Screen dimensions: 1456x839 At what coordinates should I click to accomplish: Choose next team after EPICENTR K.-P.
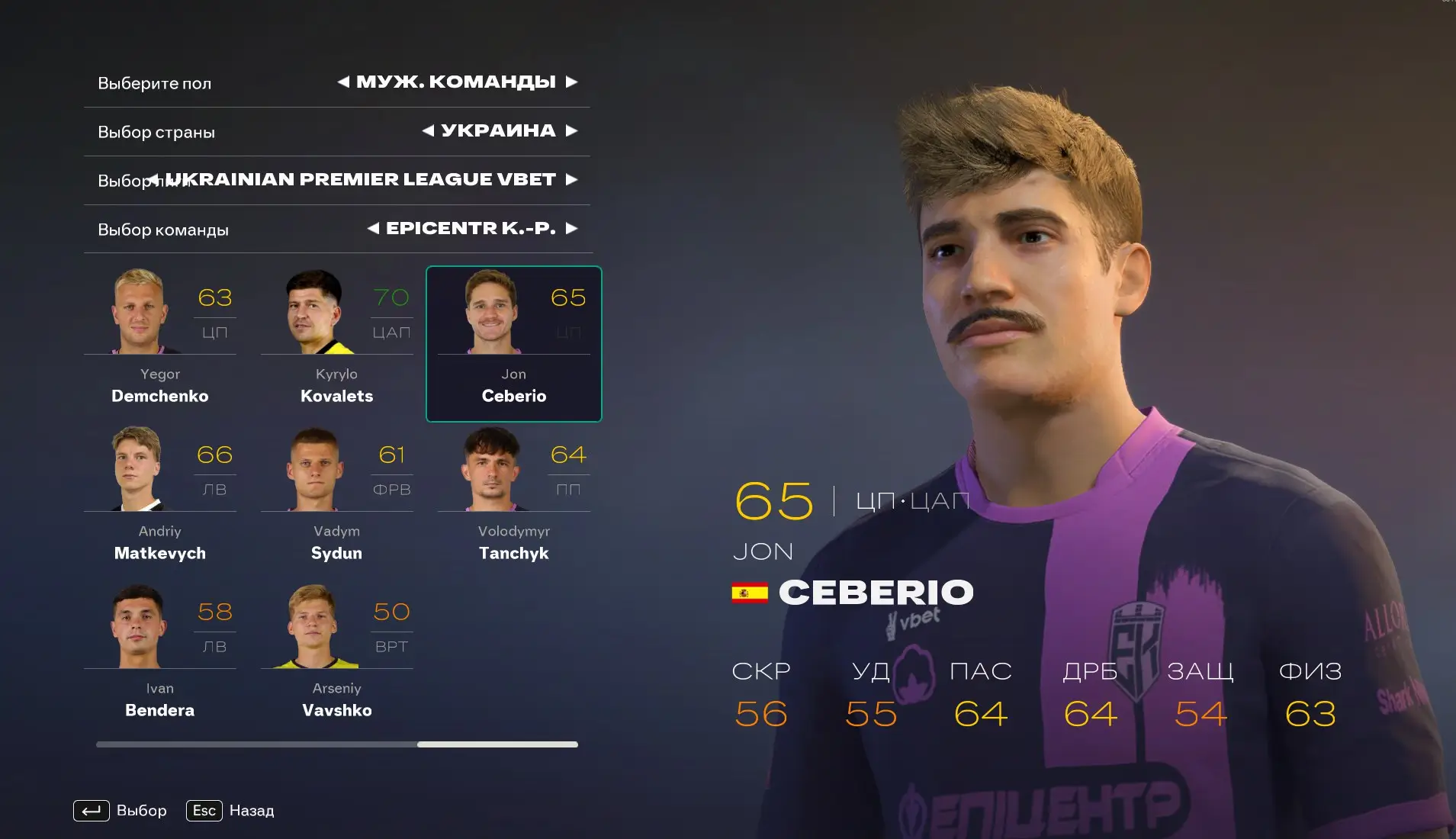click(x=571, y=228)
